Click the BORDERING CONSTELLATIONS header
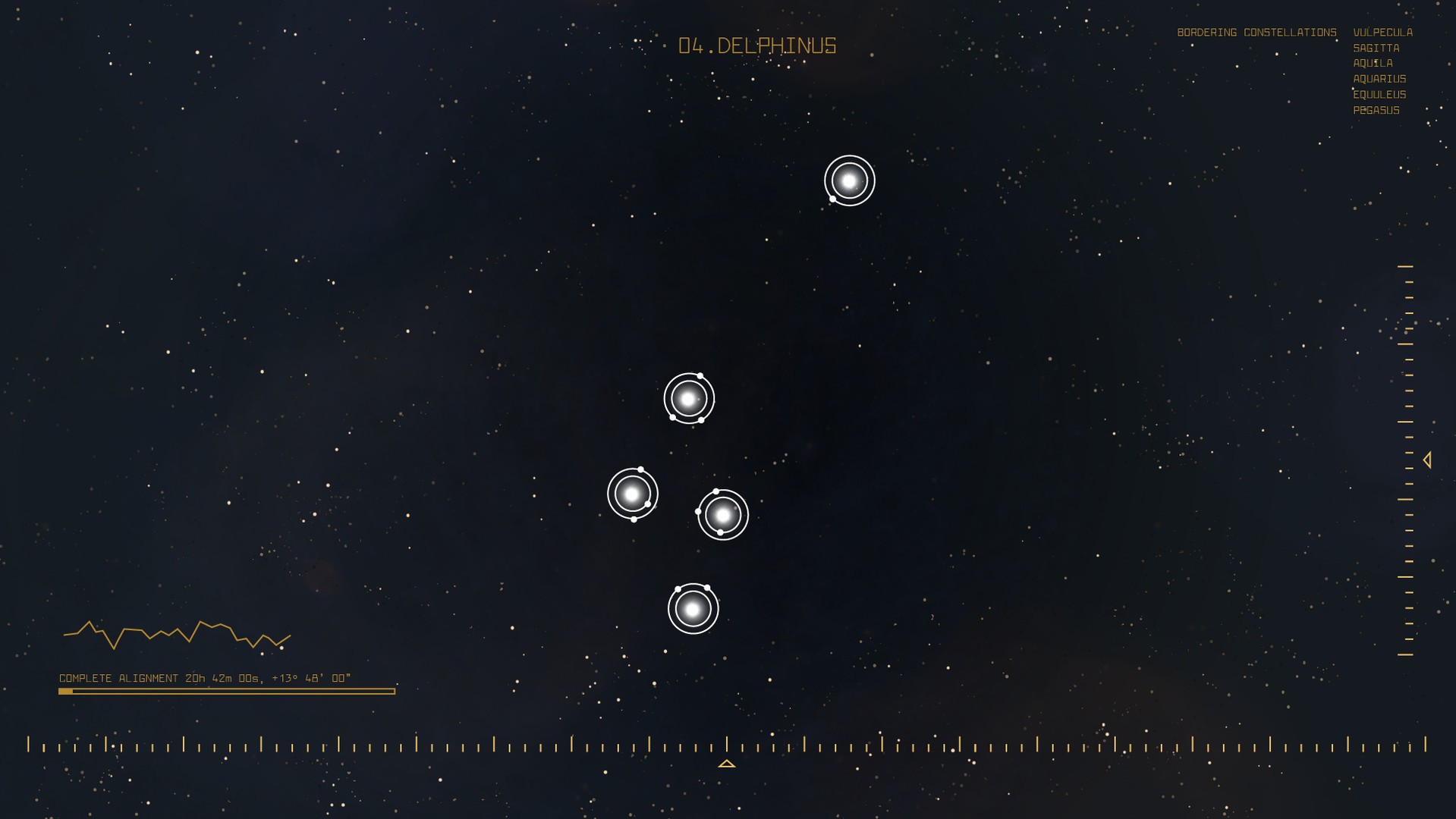Screen dimensions: 1456x819 click(x=1257, y=32)
